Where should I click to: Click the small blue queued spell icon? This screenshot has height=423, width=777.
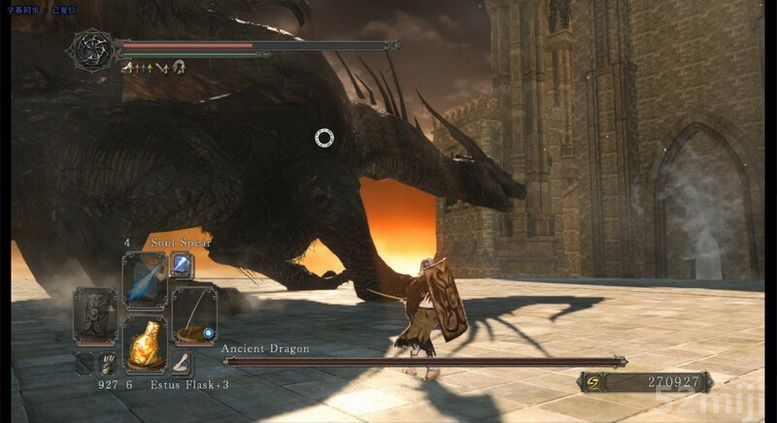tap(182, 264)
